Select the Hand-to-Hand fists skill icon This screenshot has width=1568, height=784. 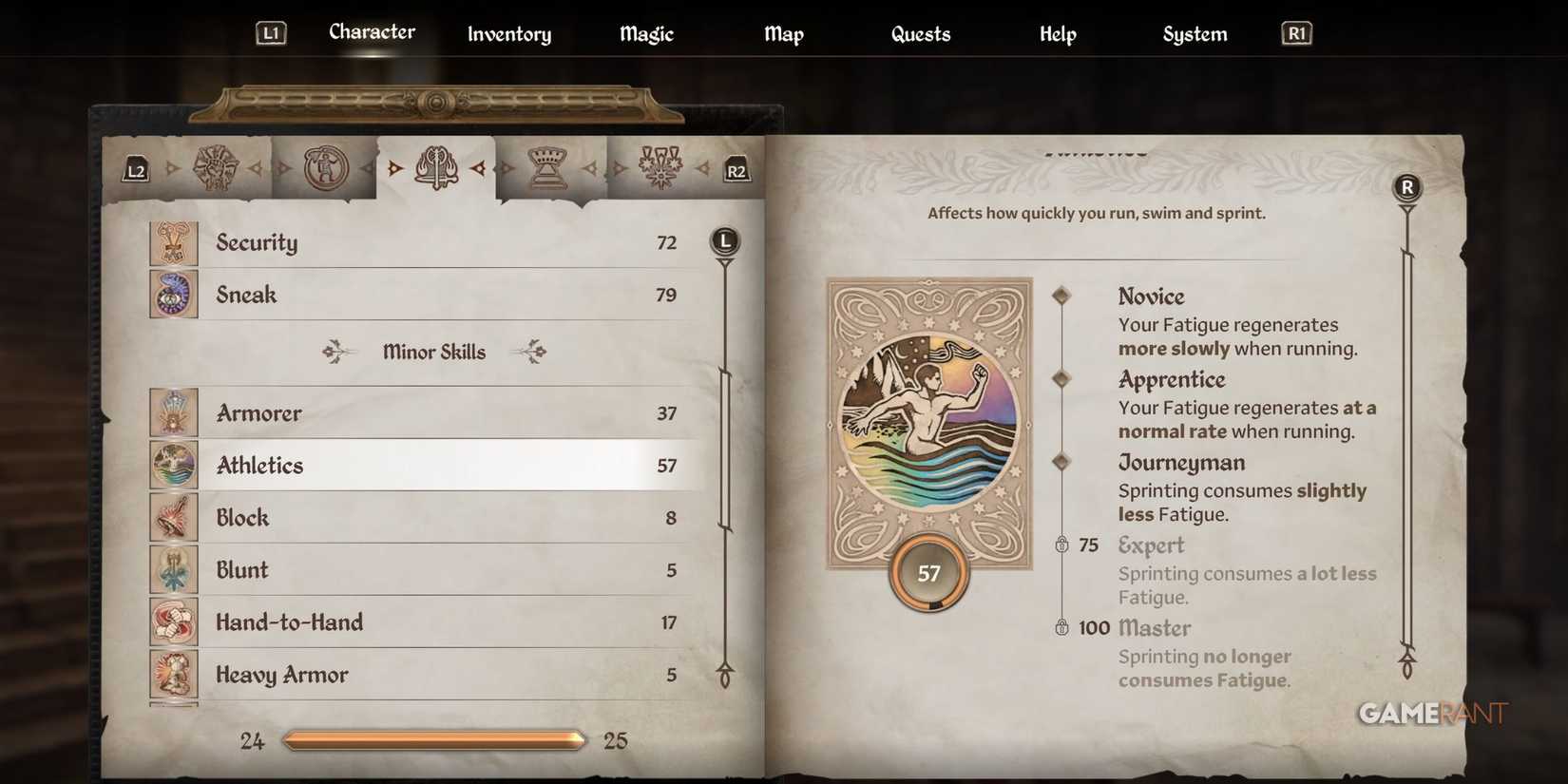(x=174, y=621)
